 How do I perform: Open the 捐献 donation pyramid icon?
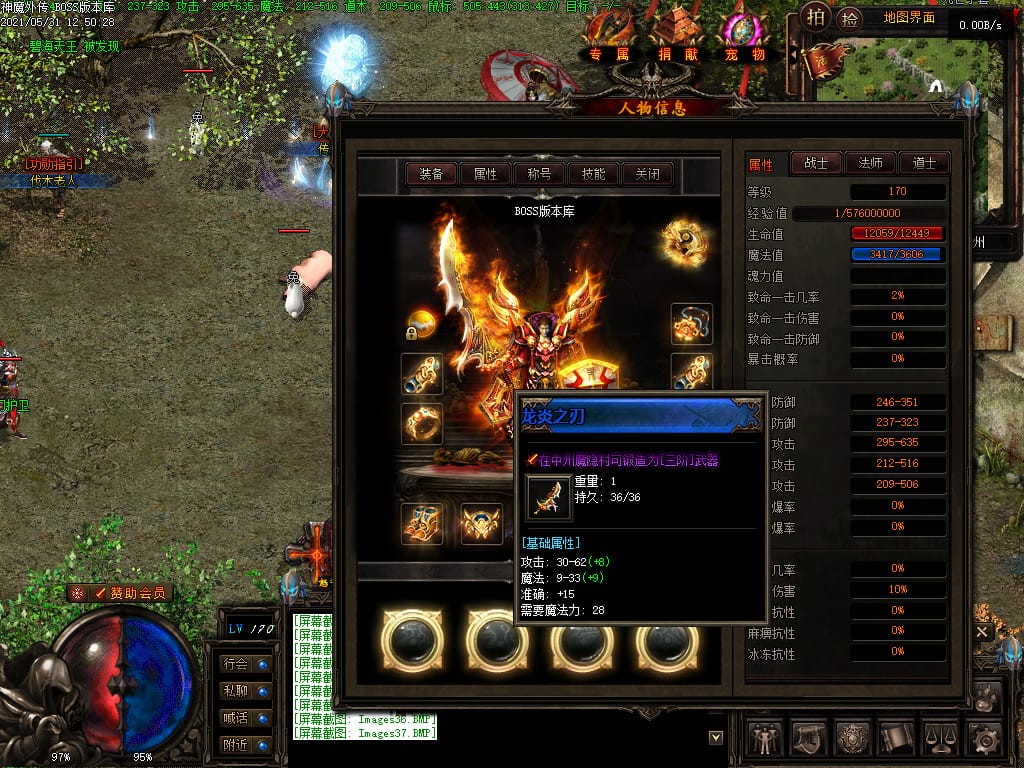click(x=678, y=38)
